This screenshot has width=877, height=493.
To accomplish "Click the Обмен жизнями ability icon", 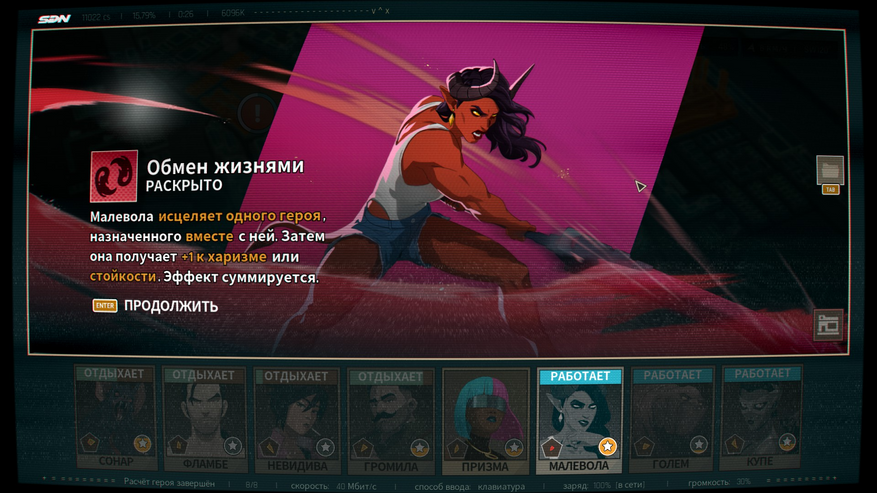I will [113, 175].
